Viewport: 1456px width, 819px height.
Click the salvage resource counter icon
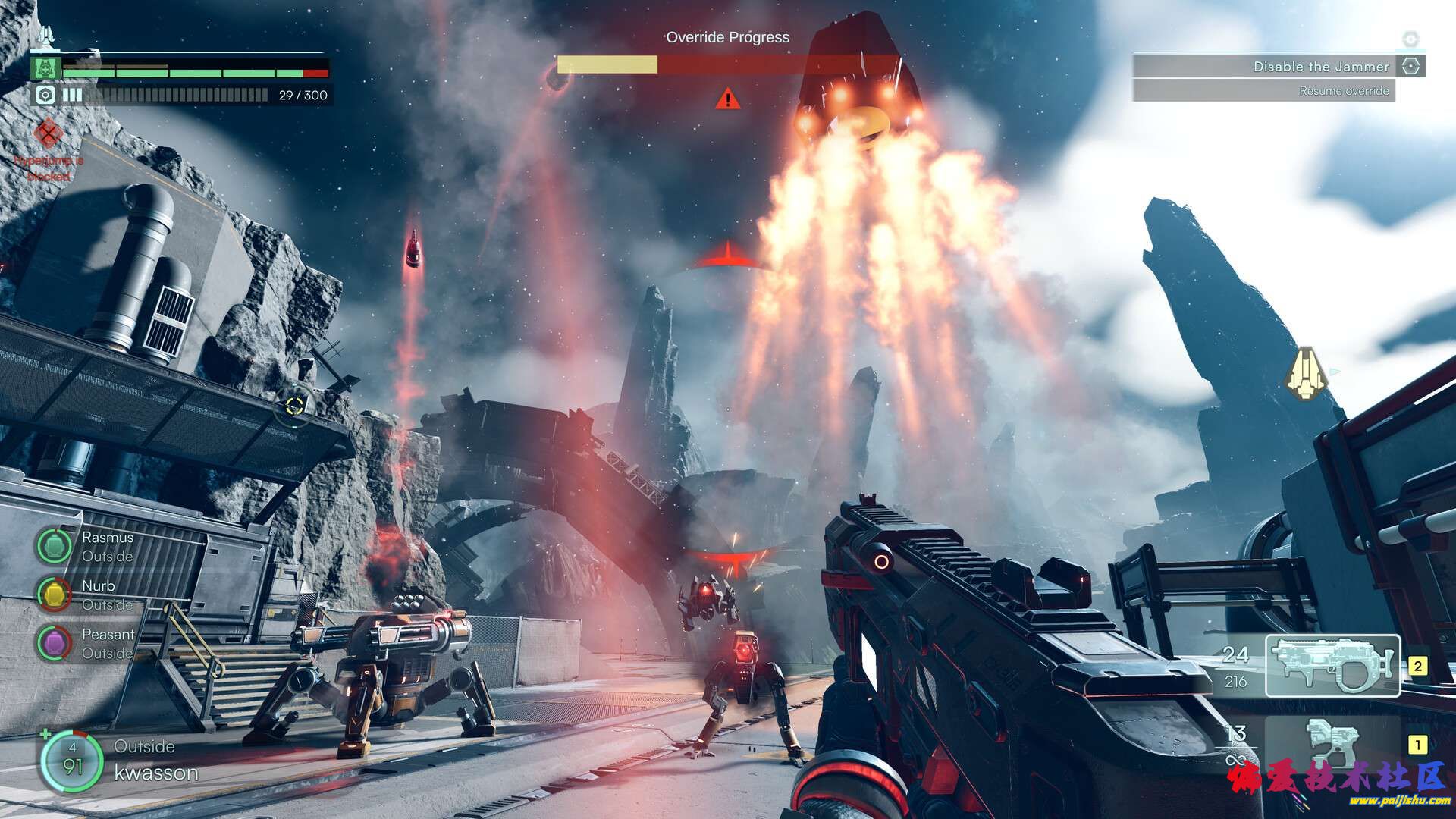(45, 95)
